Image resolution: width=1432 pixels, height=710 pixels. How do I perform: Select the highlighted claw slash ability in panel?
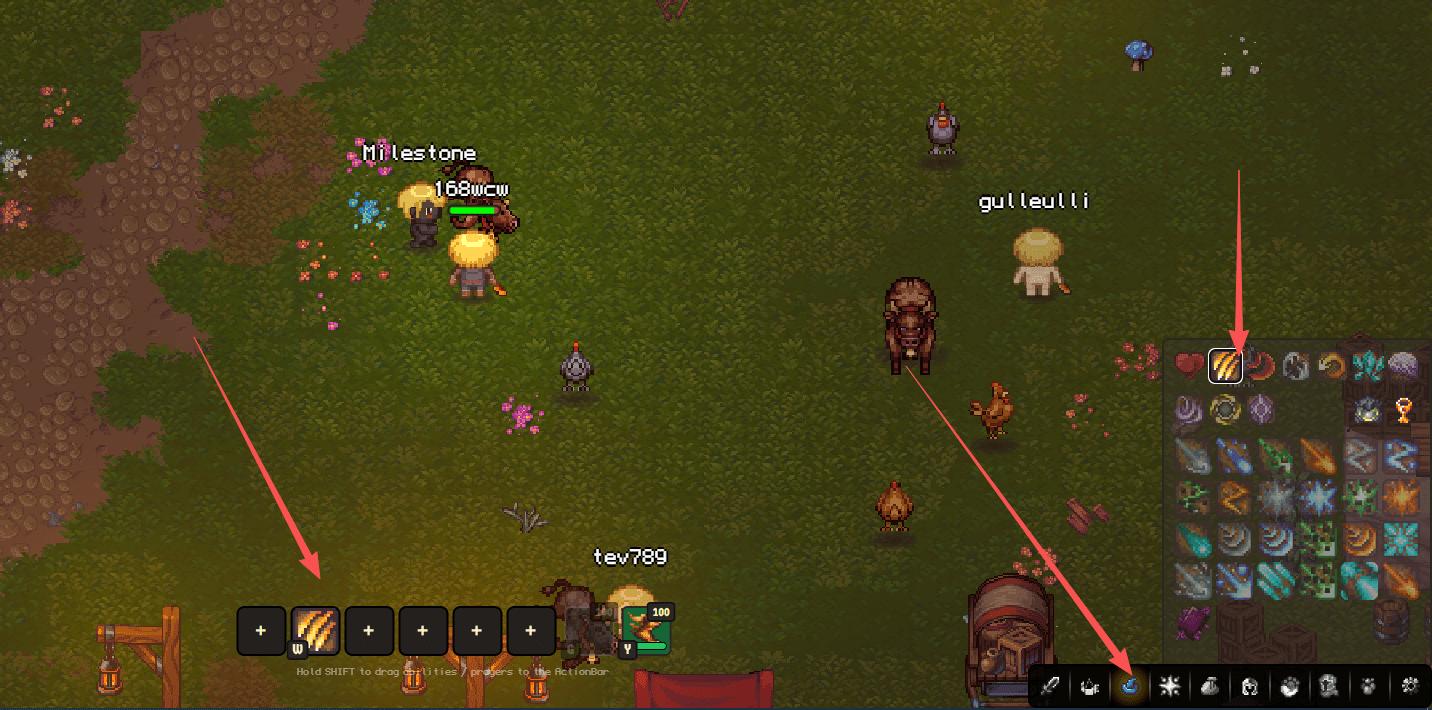1225,366
